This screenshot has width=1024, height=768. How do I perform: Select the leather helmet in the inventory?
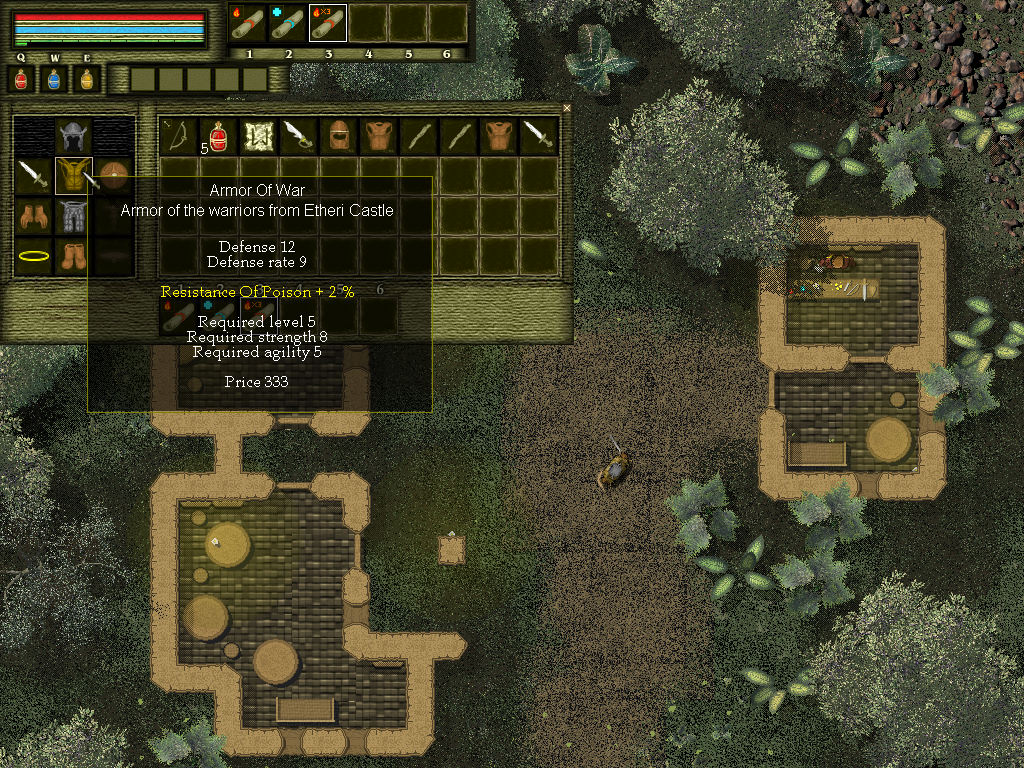coord(339,136)
